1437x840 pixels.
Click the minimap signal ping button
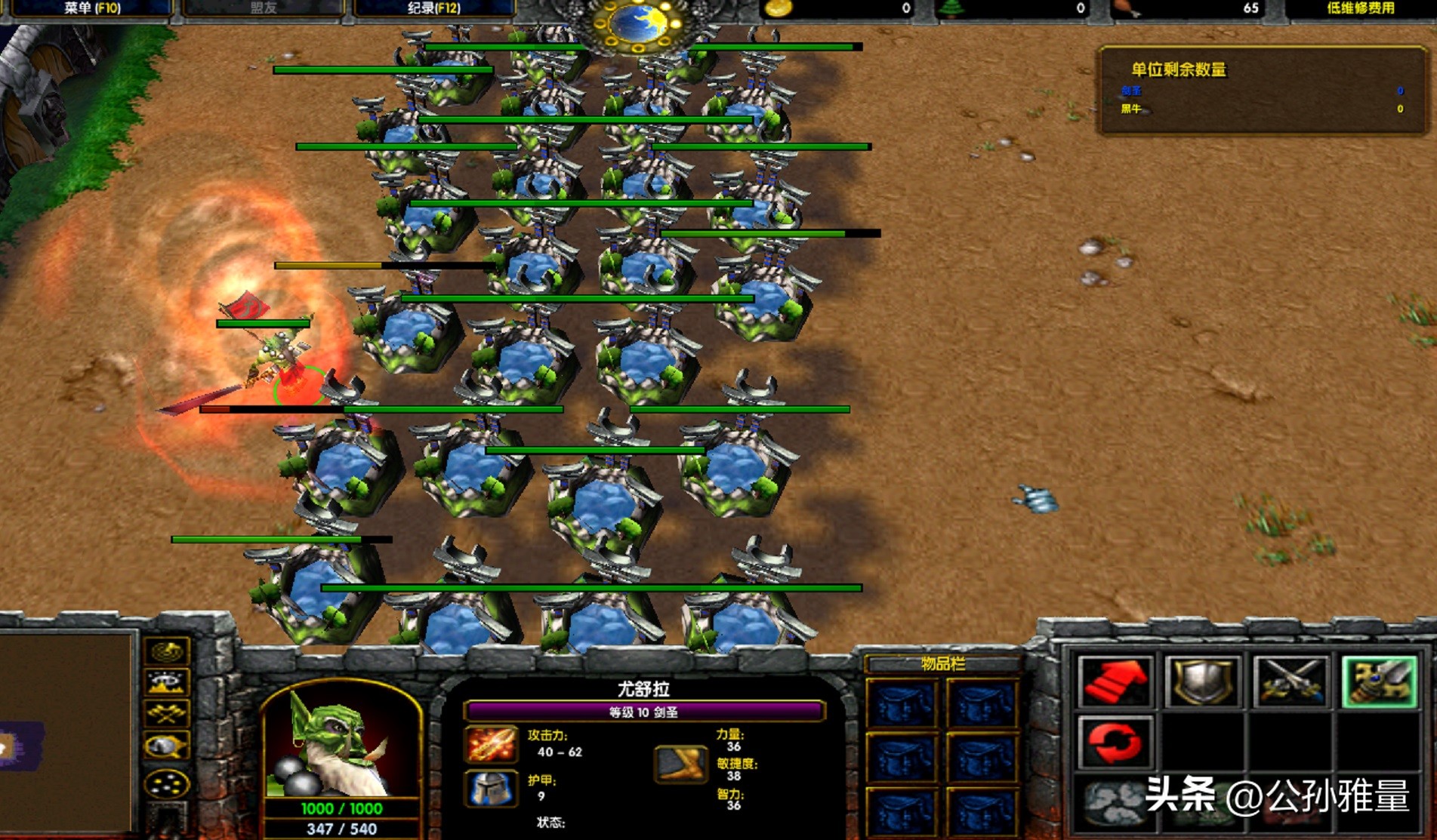(x=167, y=651)
